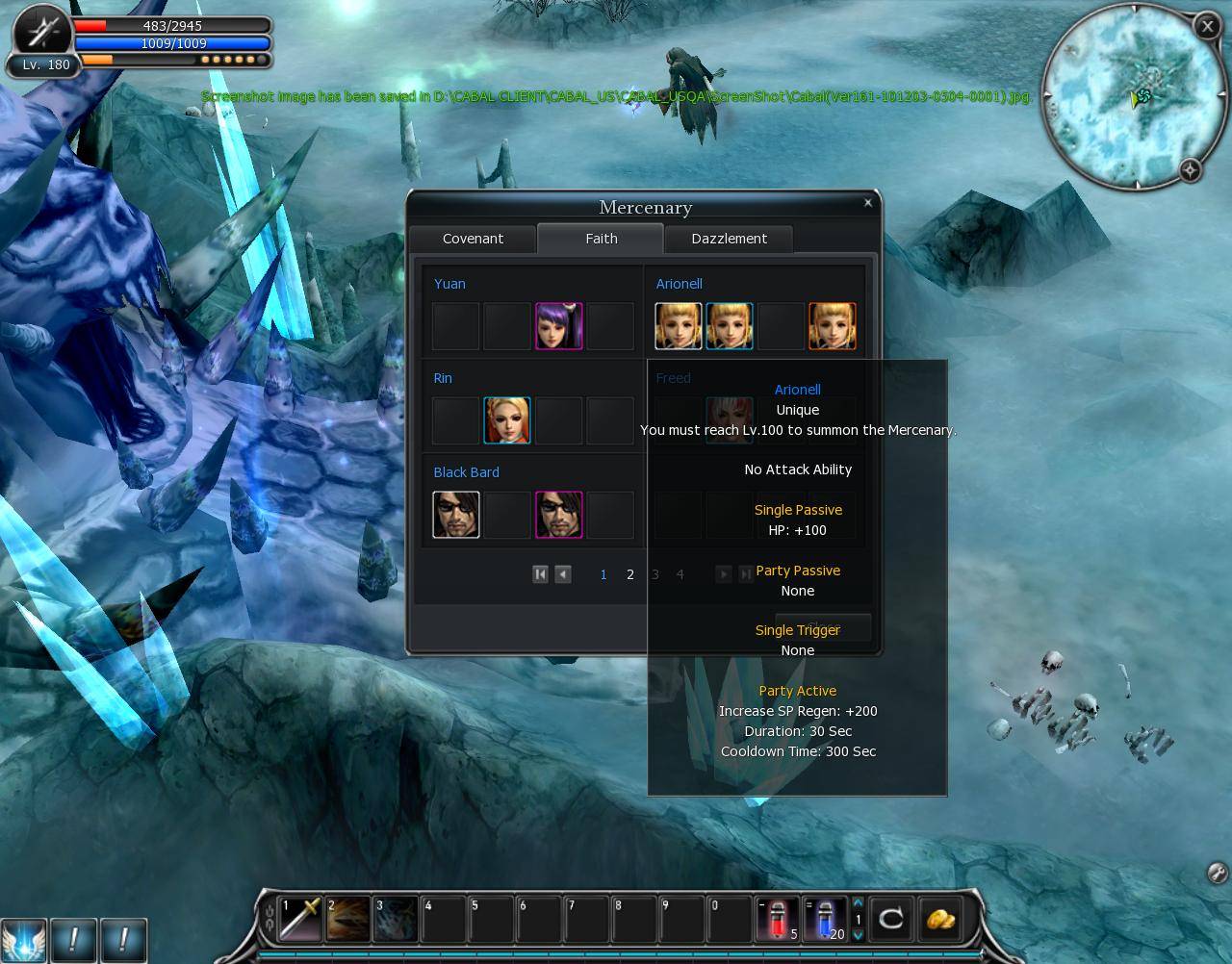Activate the skill in hotbar slot 2
Screen dimensions: 1232x964
[x=347, y=919]
